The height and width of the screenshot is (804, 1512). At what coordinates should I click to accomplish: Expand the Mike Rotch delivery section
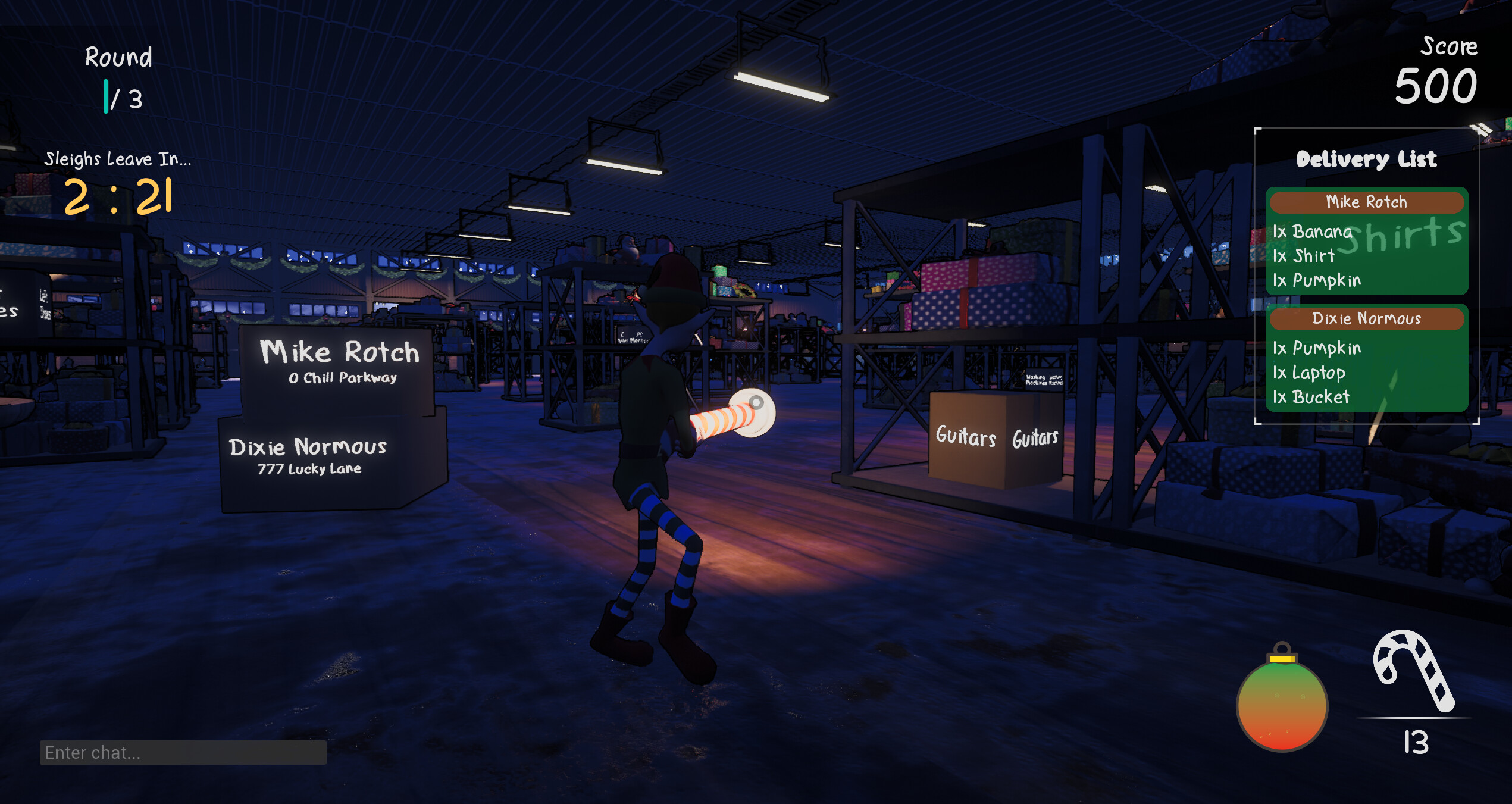(x=1366, y=202)
